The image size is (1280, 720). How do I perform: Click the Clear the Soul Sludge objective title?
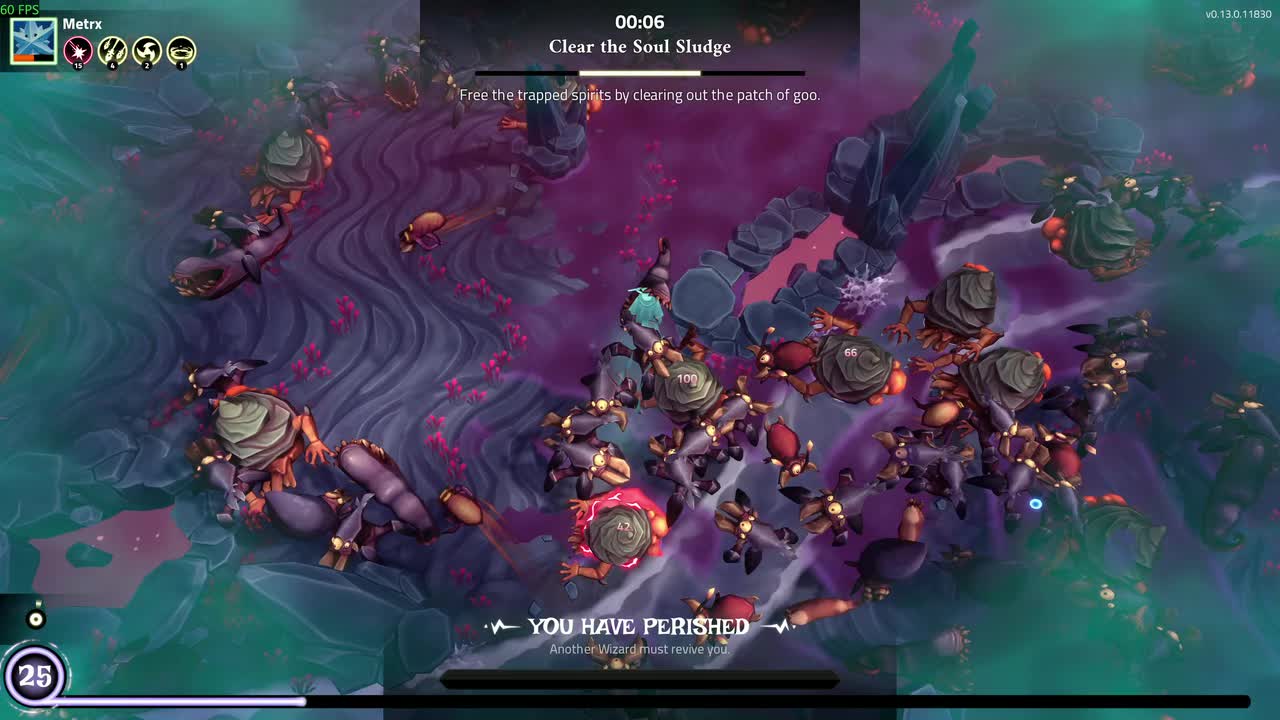point(639,46)
